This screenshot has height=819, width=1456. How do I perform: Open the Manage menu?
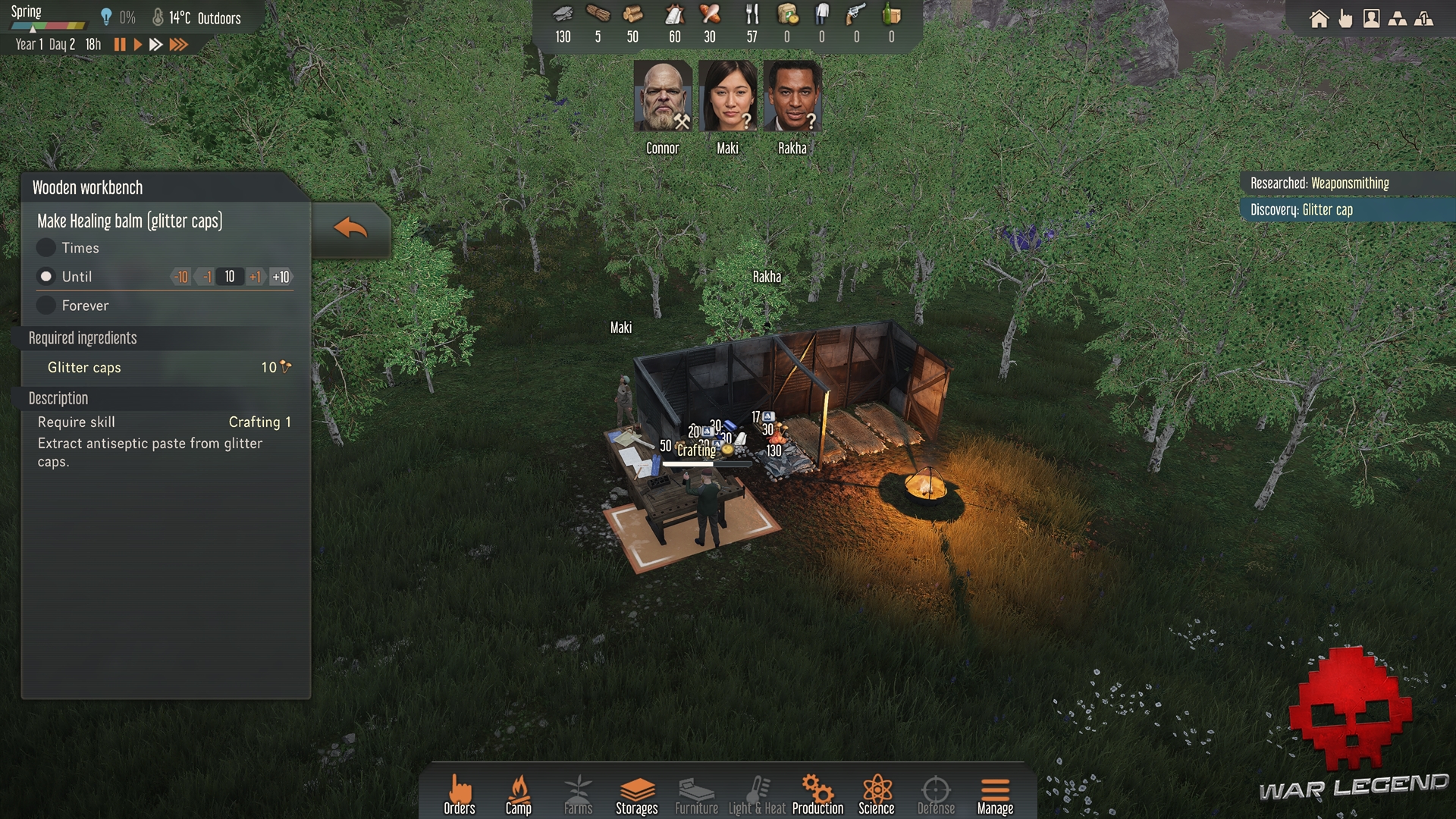pos(995,795)
